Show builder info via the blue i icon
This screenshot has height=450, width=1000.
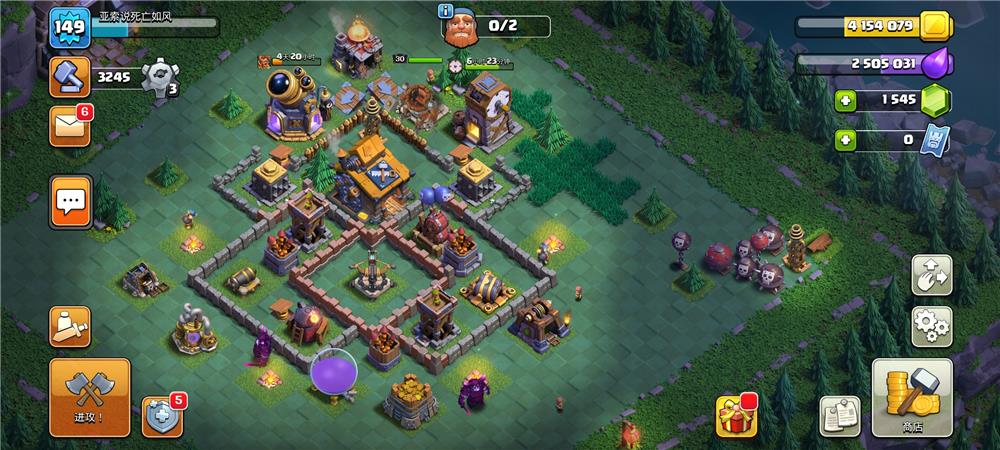point(445,11)
